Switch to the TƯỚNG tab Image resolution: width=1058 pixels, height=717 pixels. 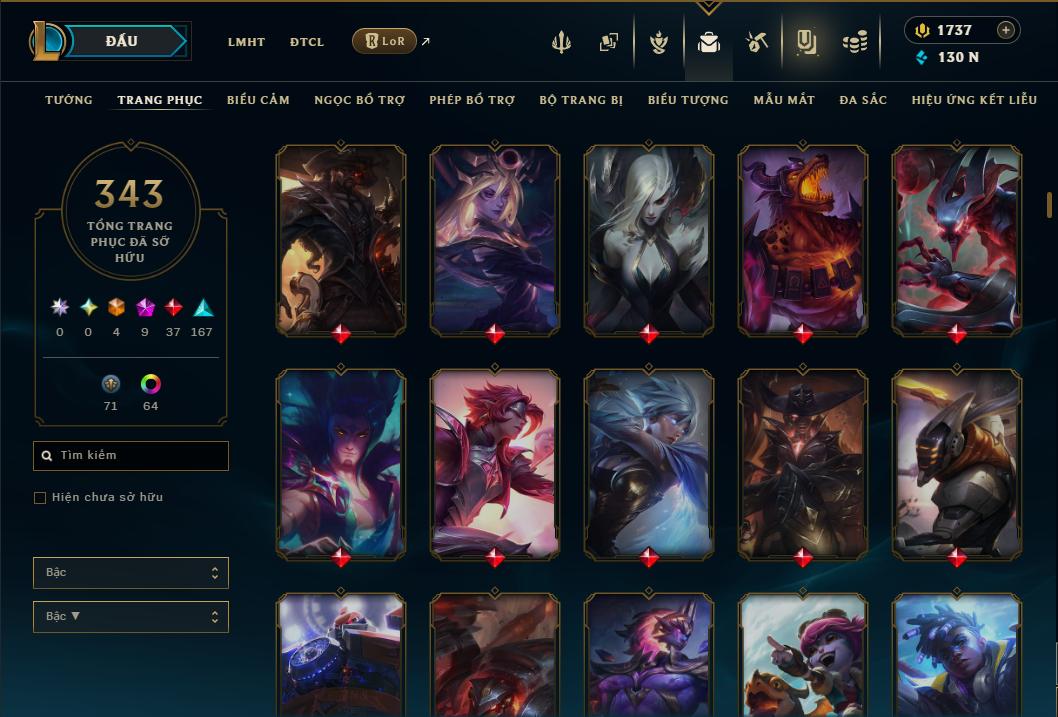coord(69,100)
